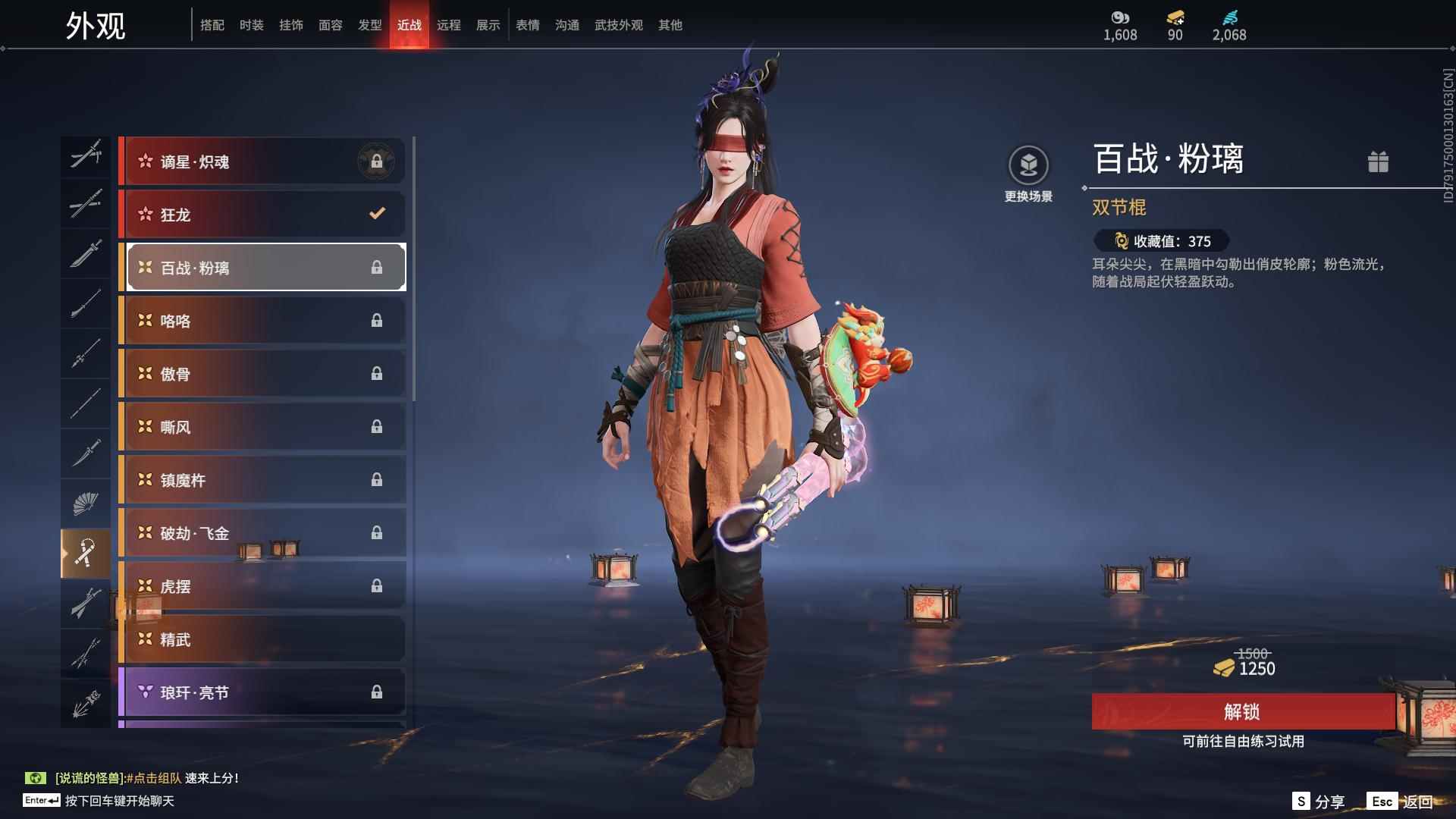Image resolution: width=1456 pixels, height=819 pixels.
Task: Expand the 破劫·飞金 skin entry
Action: (262, 533)
